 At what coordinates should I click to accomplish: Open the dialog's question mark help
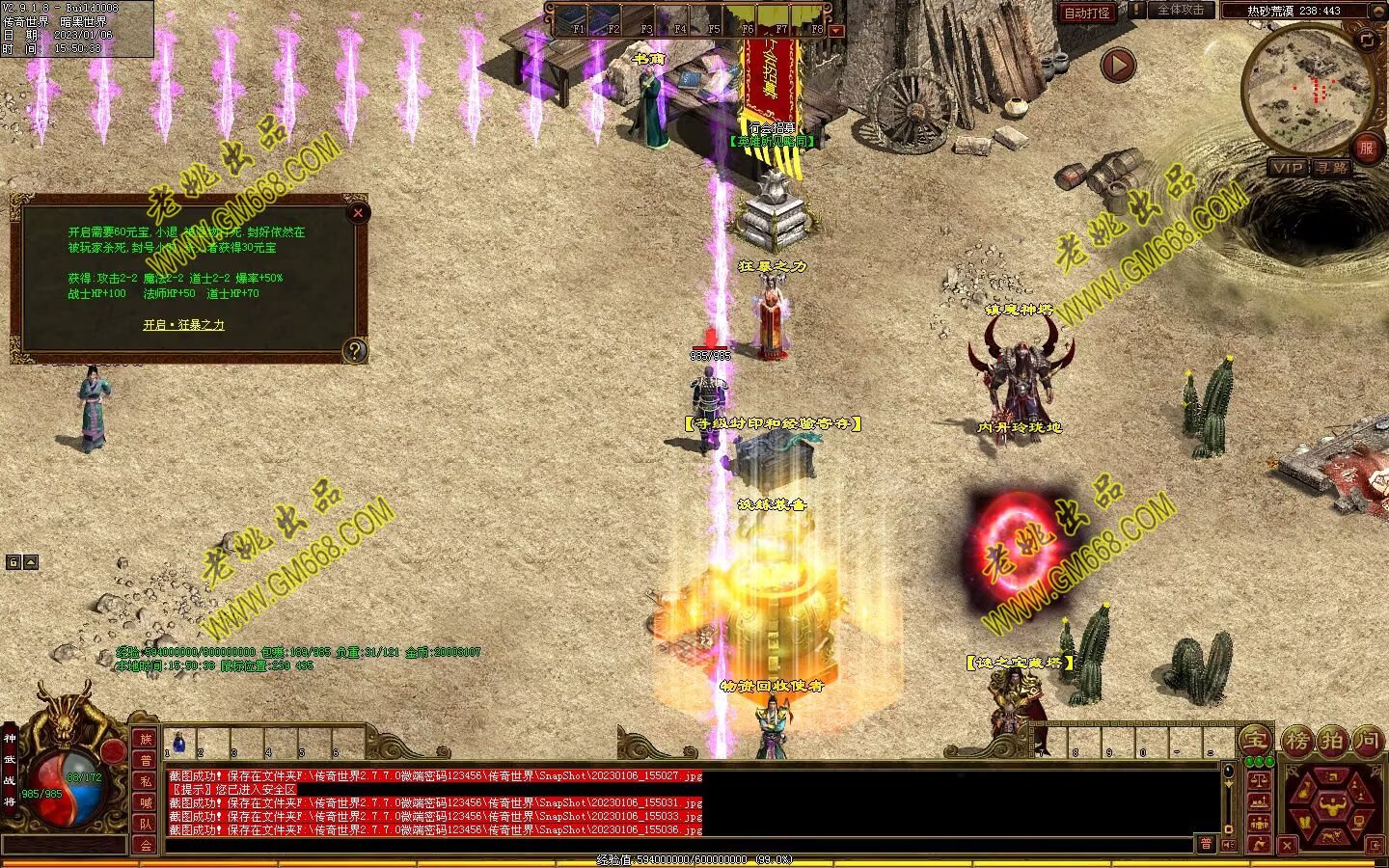(x=355, y=350)
